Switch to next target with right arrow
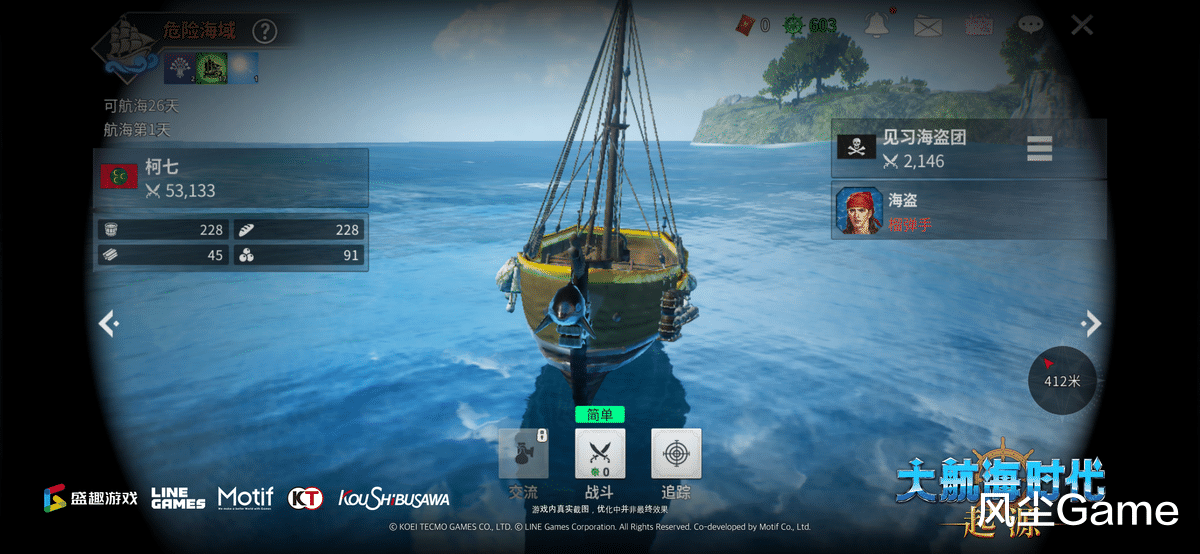The image size is (1200, 554). 1092,323
